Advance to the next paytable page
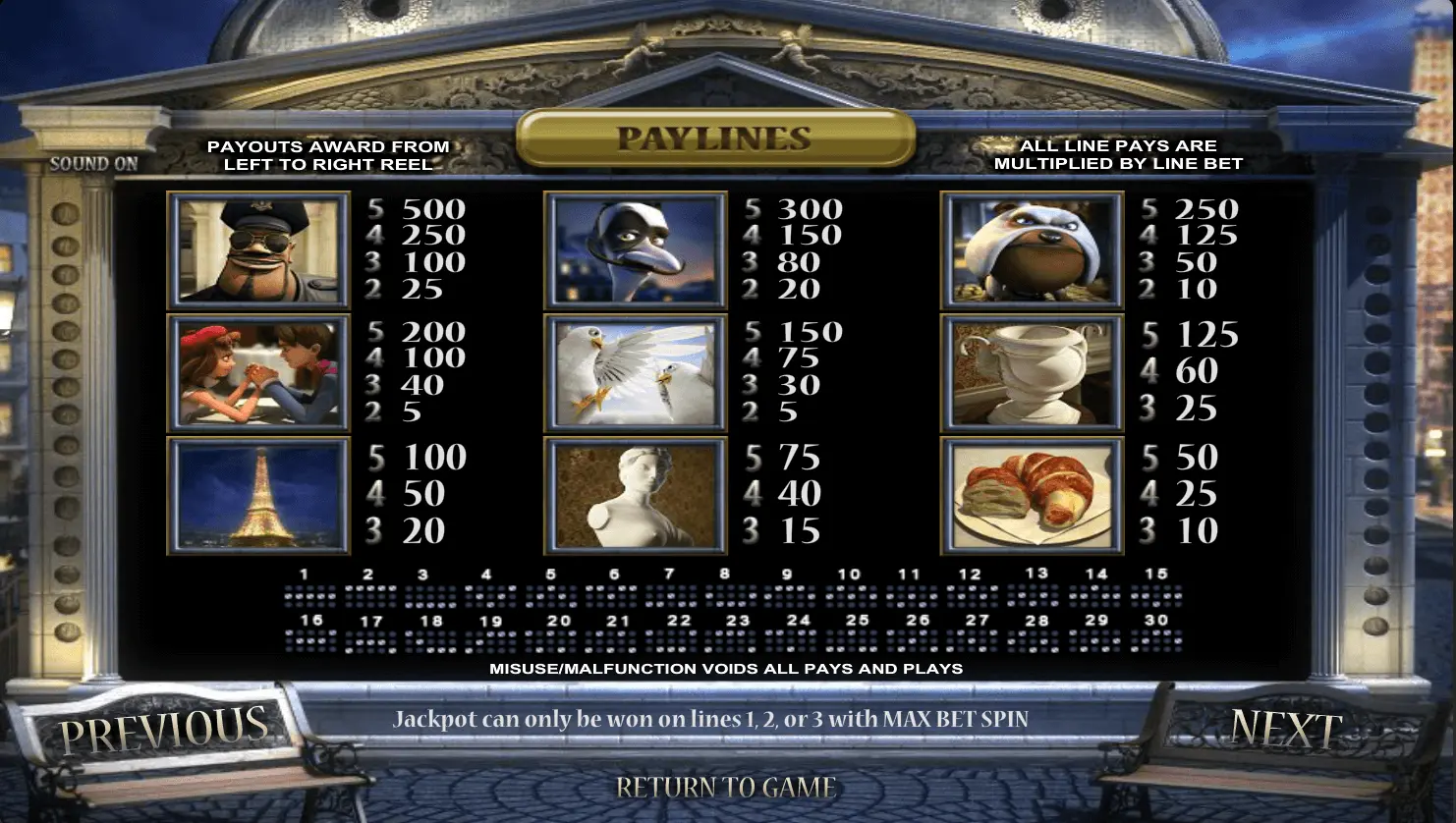 click(x=1286, y=729)
